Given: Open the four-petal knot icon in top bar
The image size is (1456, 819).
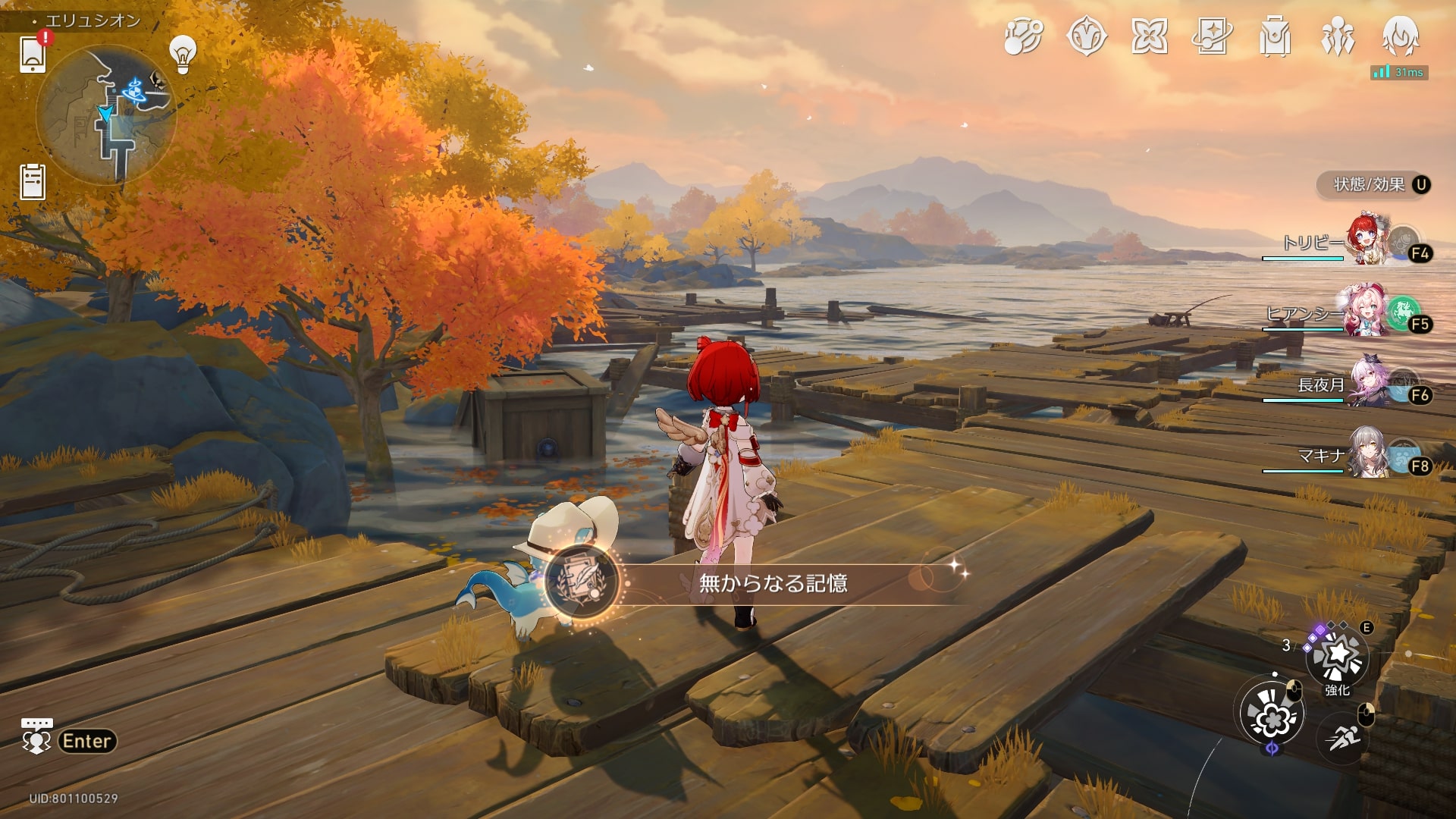Looking at the screenshot, I should pyautogui.click(x=1149, y=36).
